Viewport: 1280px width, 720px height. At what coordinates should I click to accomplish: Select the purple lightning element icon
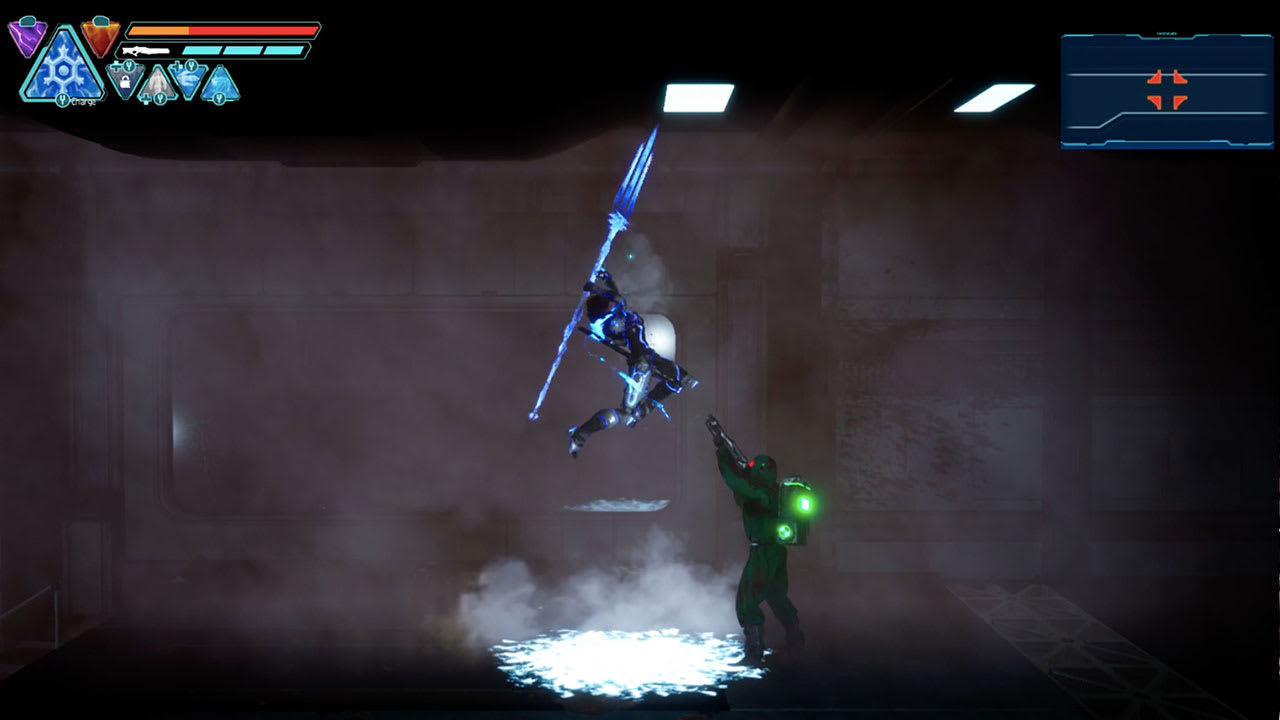pyautogui.click(x=27, y=37)
